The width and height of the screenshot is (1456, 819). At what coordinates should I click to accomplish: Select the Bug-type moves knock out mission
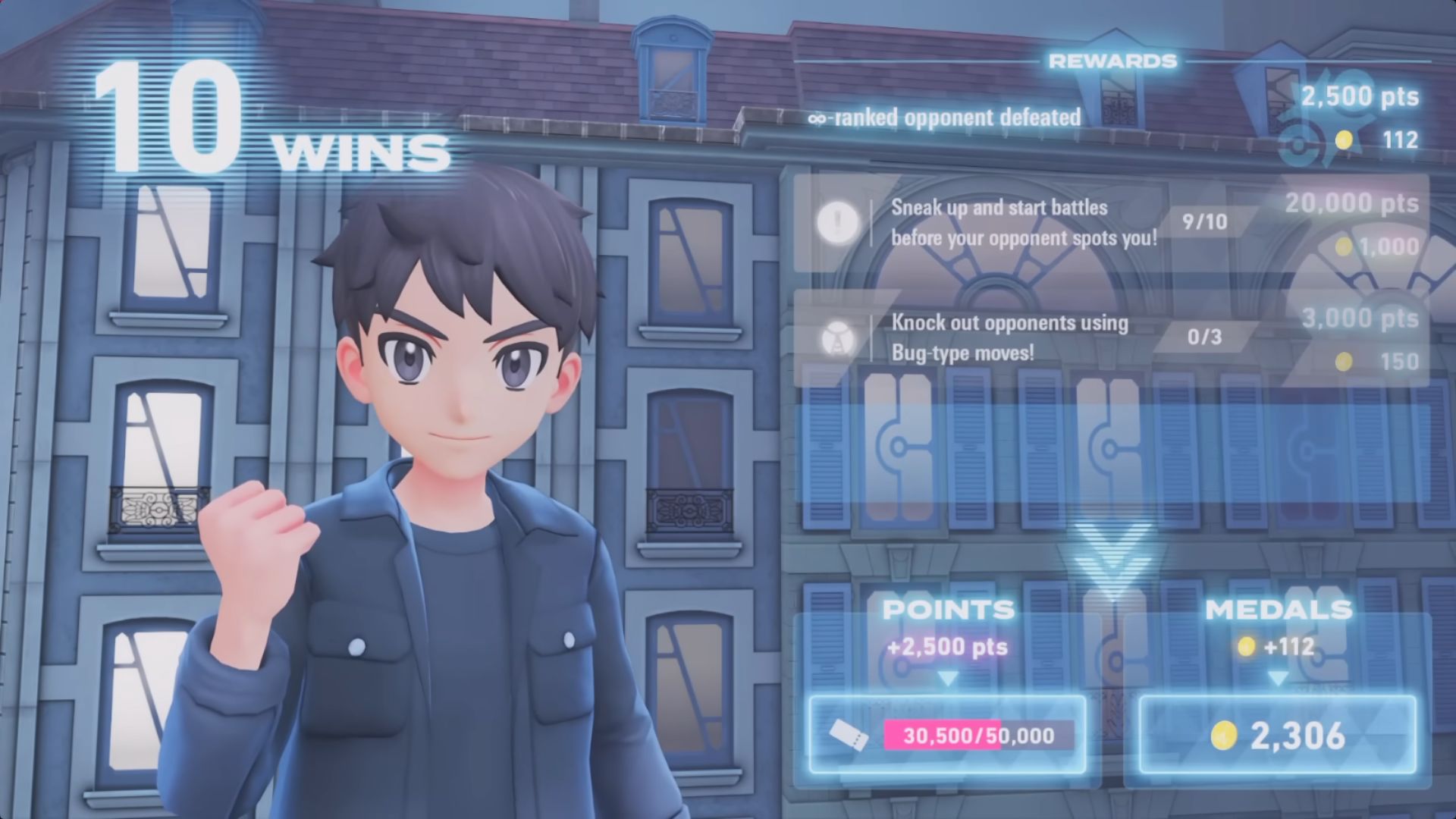[1009, 338]
